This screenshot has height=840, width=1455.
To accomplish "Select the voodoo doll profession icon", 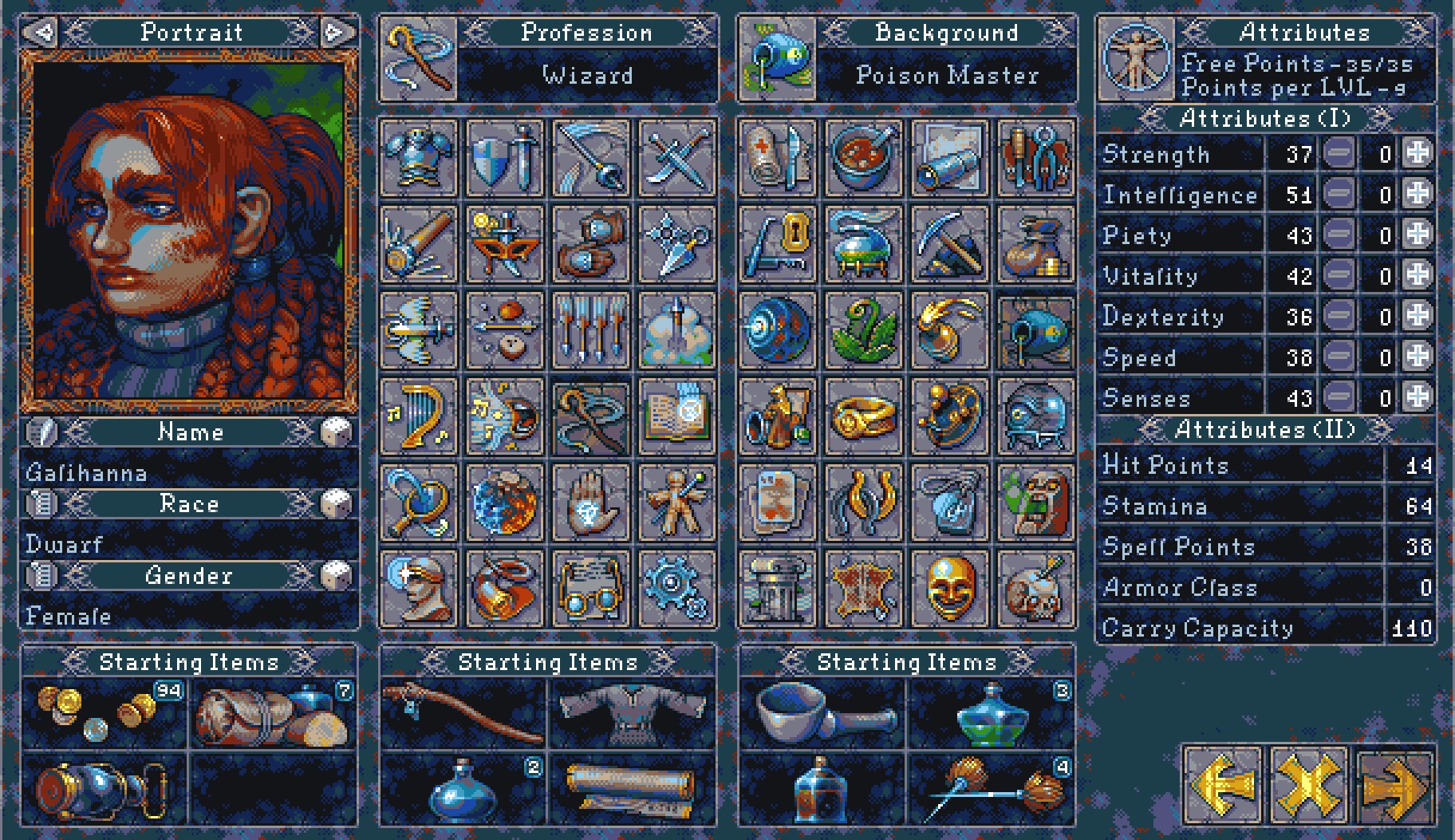I will 676,503.
